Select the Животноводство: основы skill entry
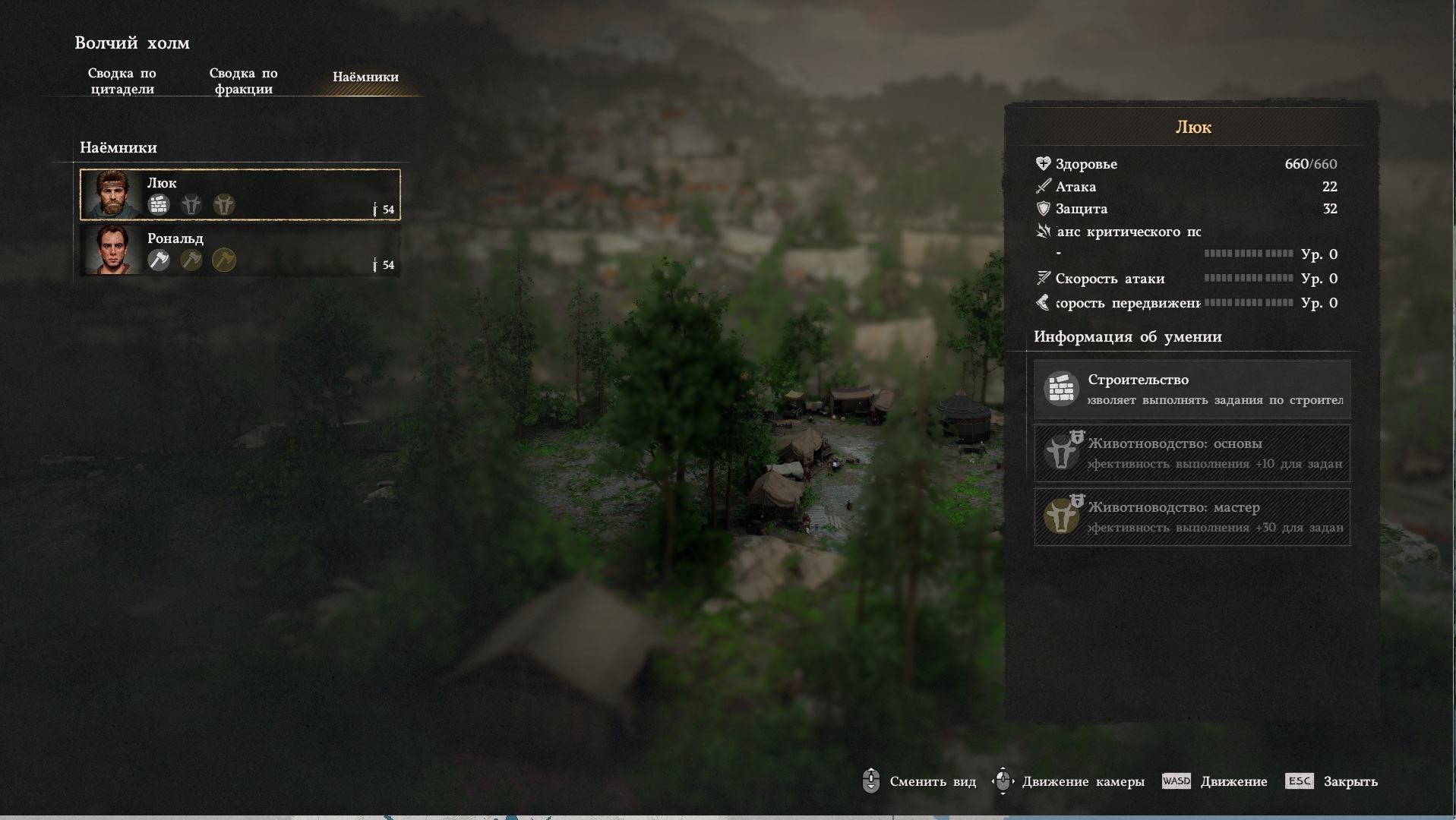The image size is (1456, 820). point(1192,453)
